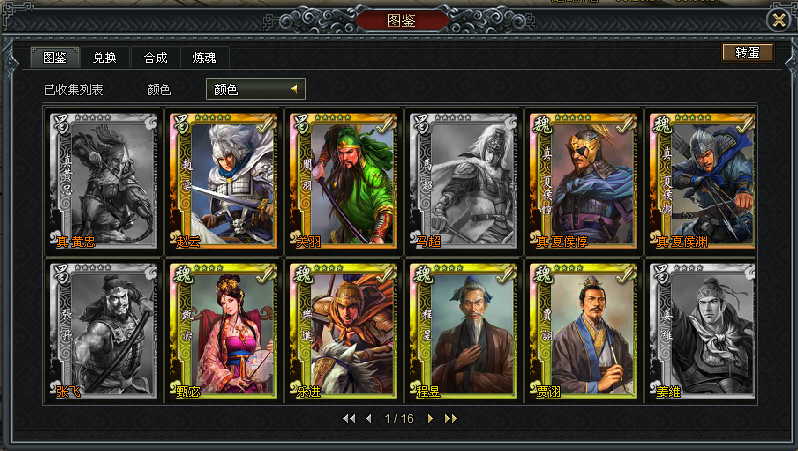Choose the 关羽 card

point(341,180)
